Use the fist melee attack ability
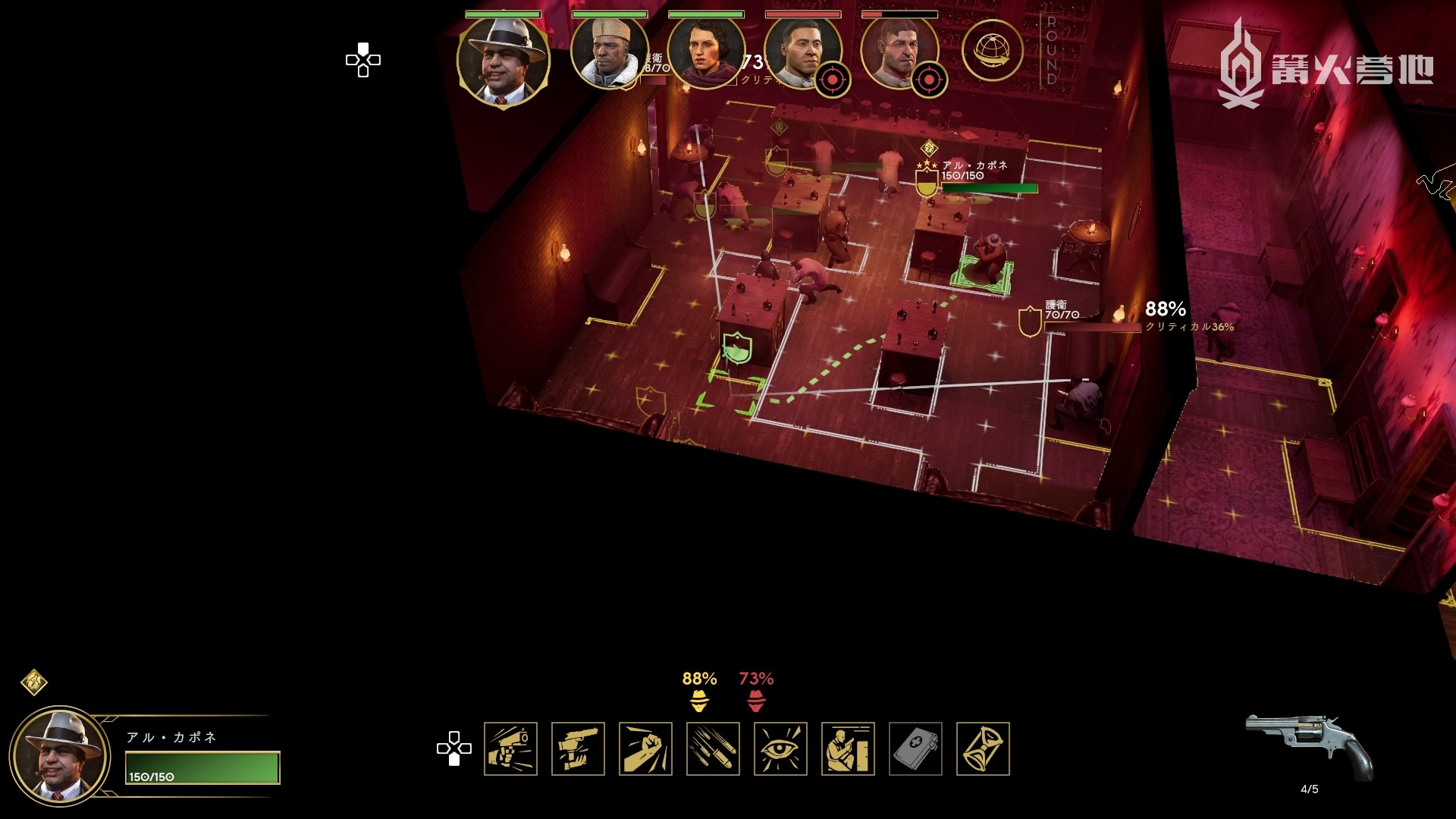Screen dimensions: 1456x819 [645, 748]
